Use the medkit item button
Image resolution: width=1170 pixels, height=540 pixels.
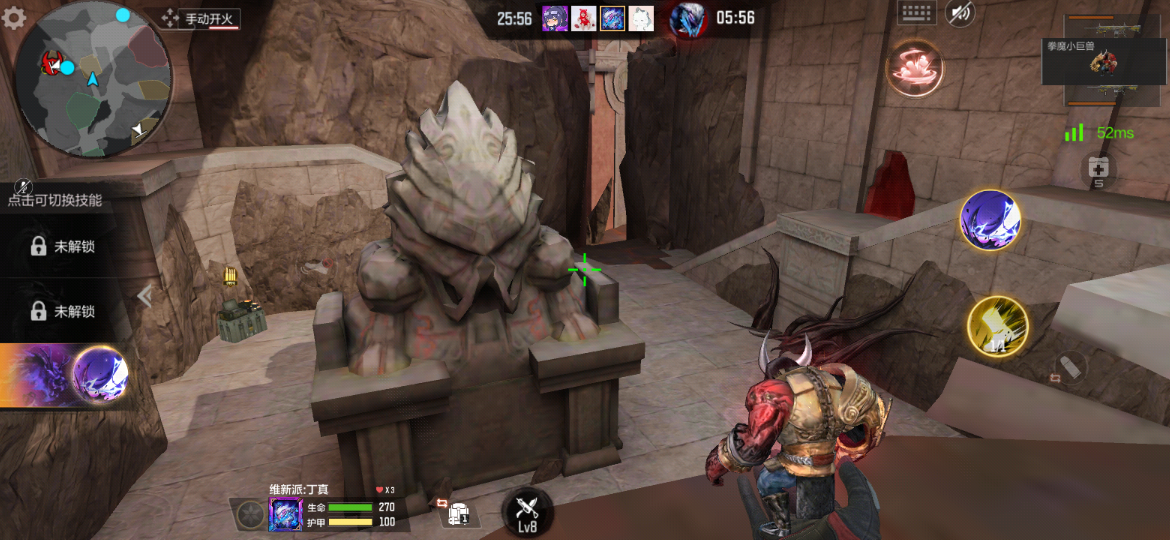click(1098, 170)
